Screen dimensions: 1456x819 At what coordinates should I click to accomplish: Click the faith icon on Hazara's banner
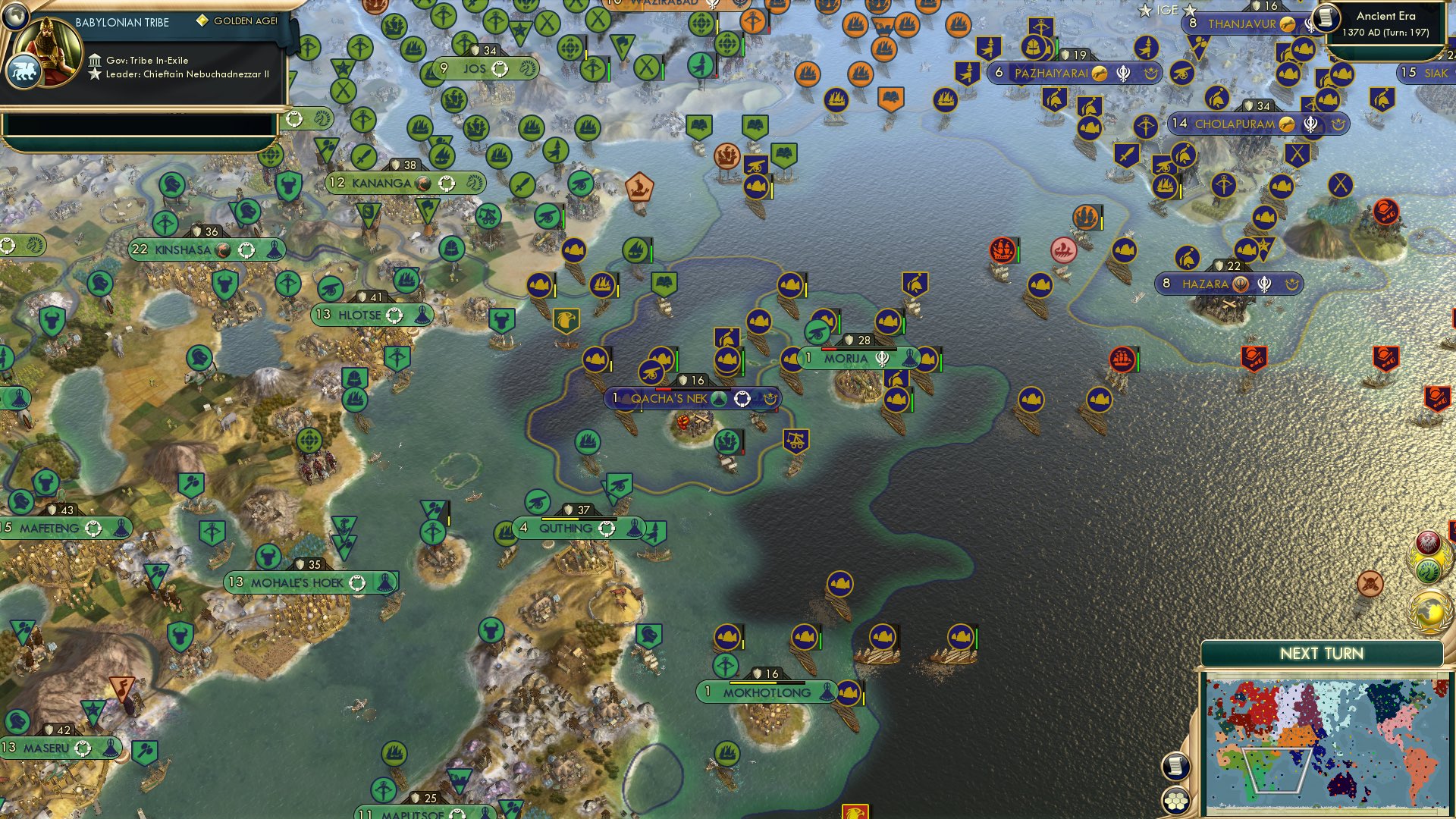(1241, 283)
